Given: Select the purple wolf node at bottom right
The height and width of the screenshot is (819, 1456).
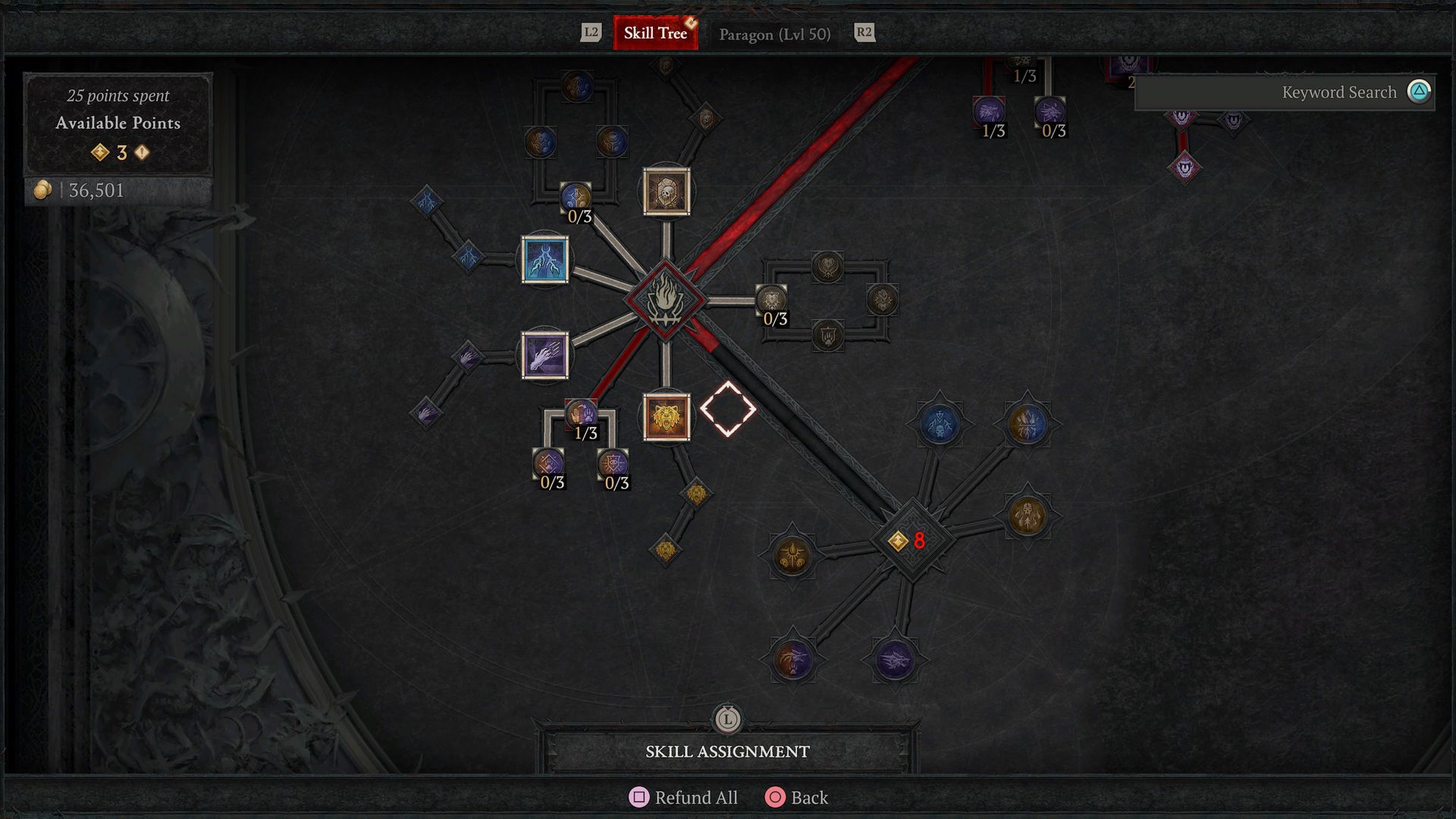Looking at the screenshot, I should tap(895, 661).
